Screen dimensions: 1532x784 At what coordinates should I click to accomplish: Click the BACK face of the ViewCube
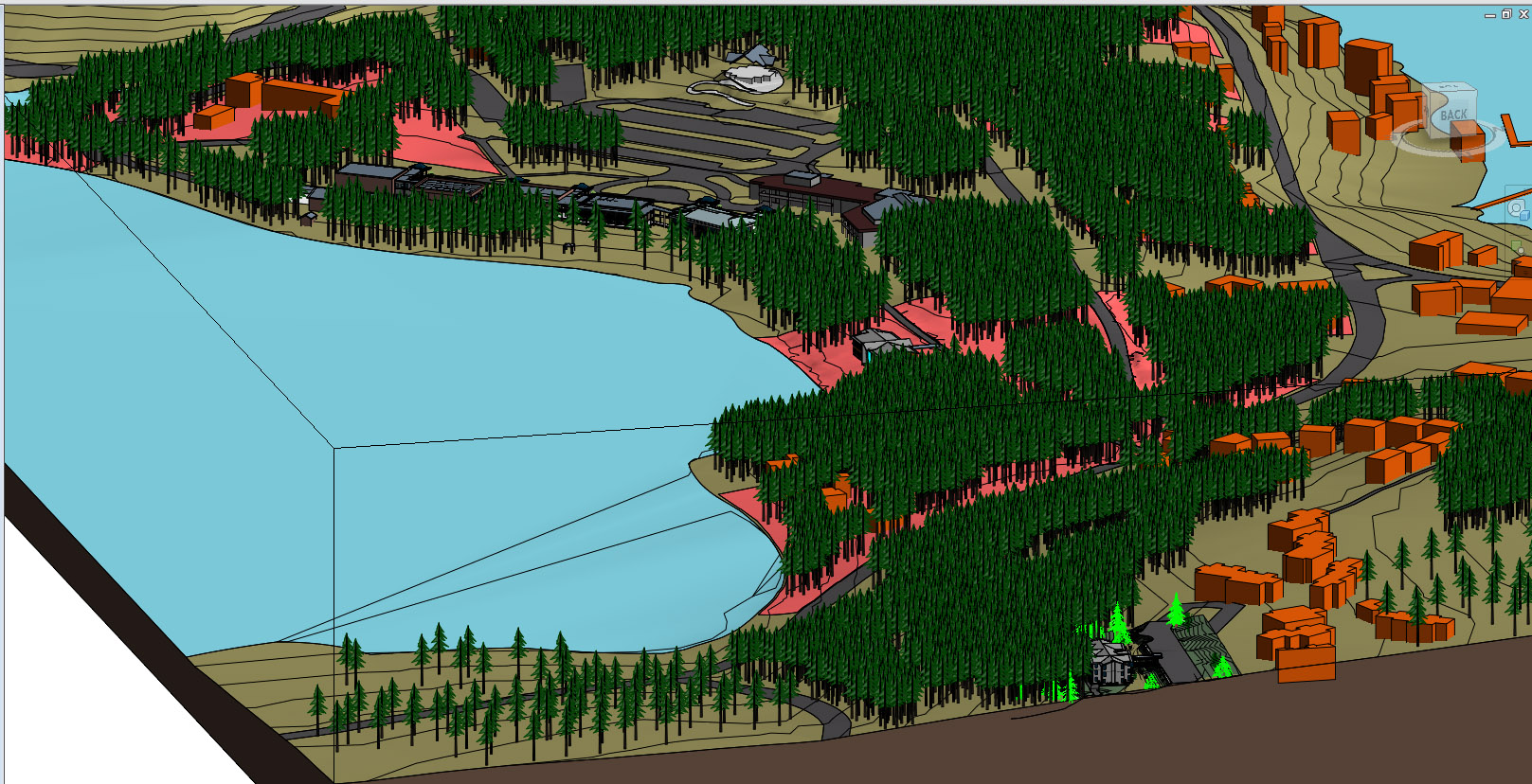1452,116
